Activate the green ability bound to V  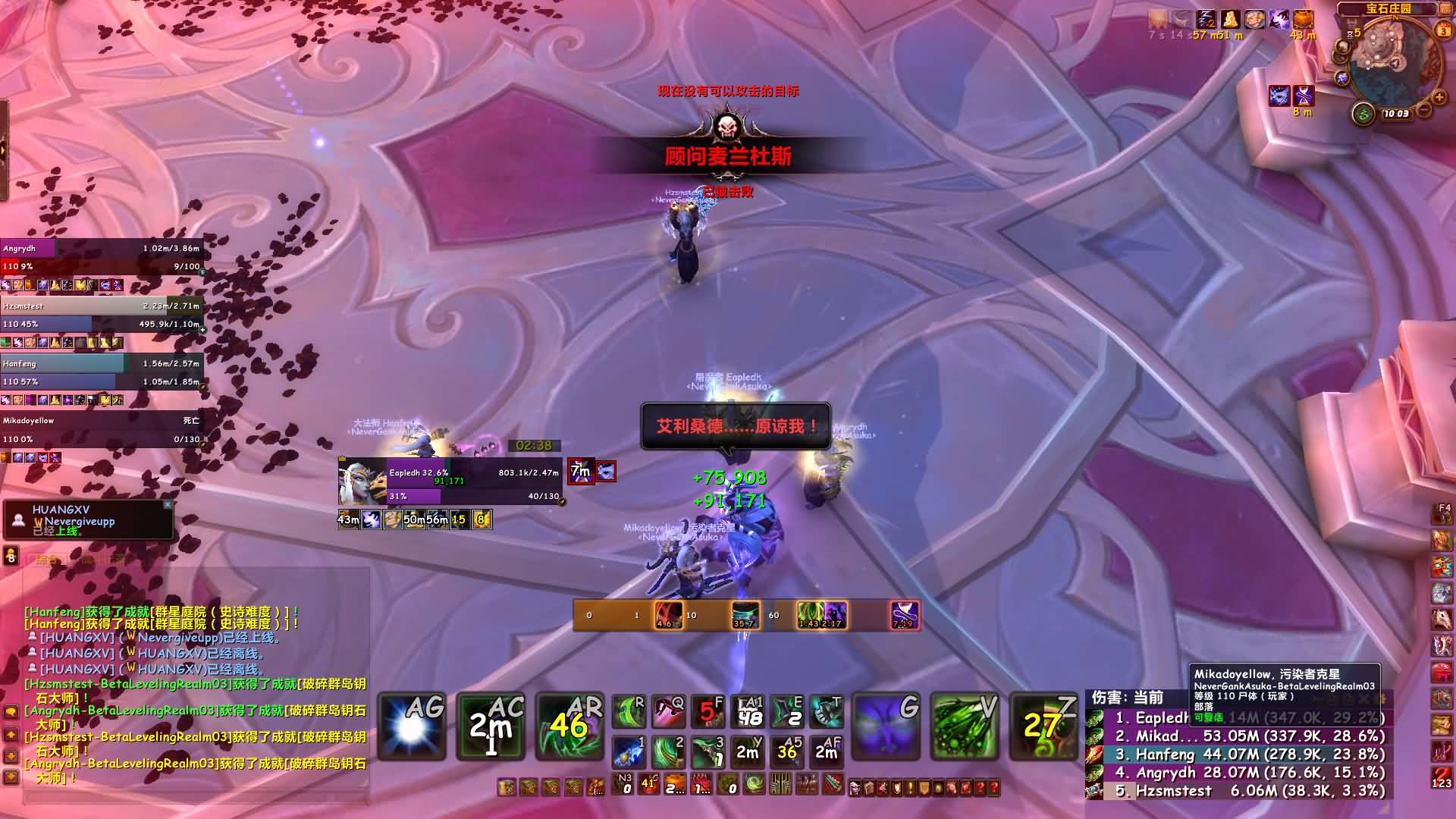[965, 726]
